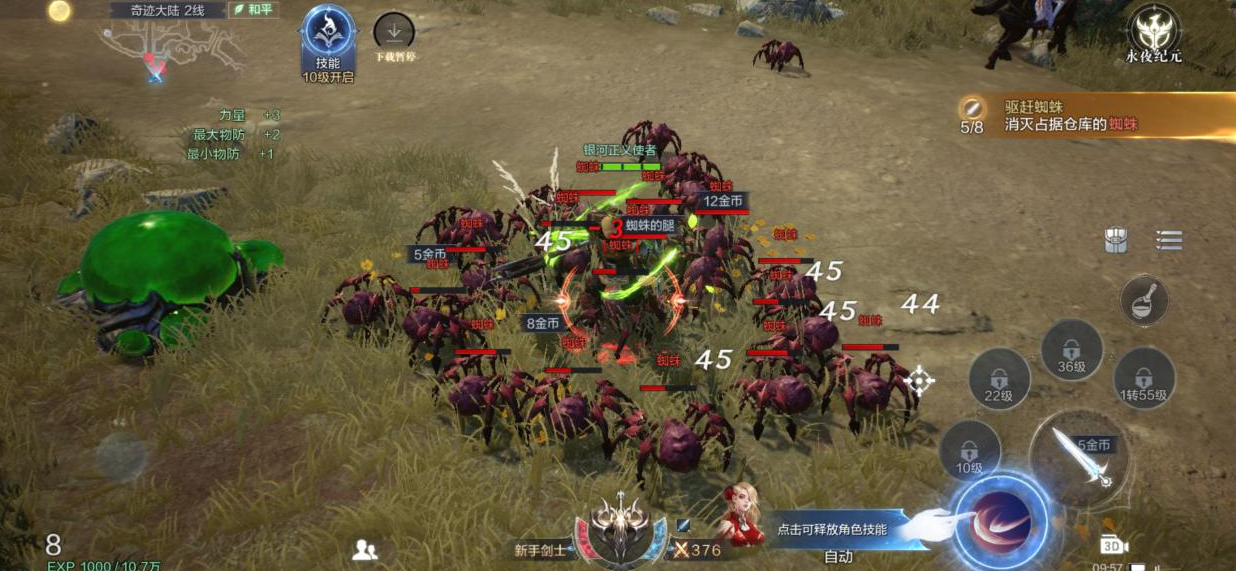Screen dimensions: 1236x571
Task: Open the checklist menu icon
Action: pos(1169,240)
